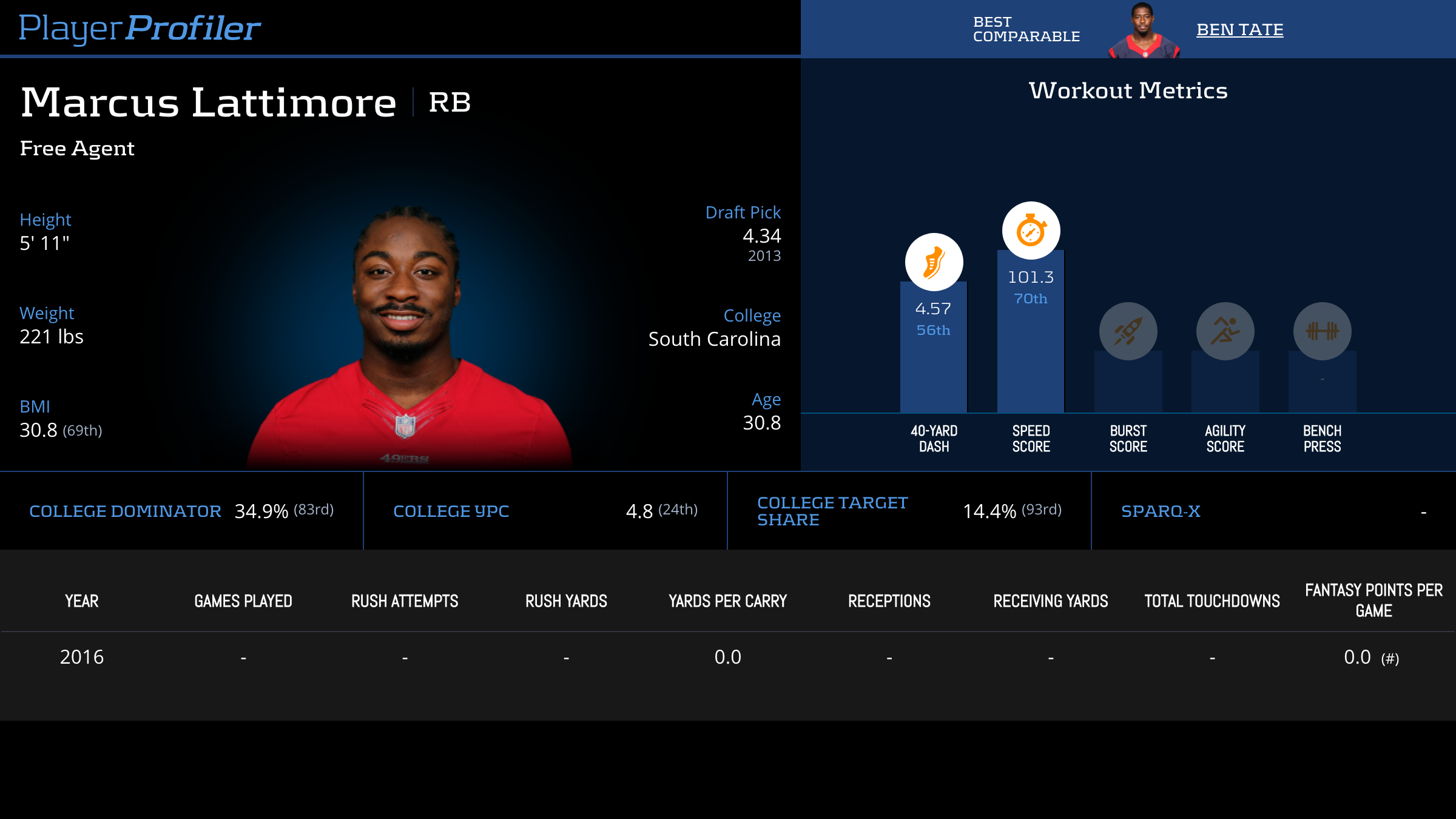Image resolution: width=1456 pixels, height=819 pixels.
Task: Select the SPARQ-x metric label
Action: coord(1161,511)
